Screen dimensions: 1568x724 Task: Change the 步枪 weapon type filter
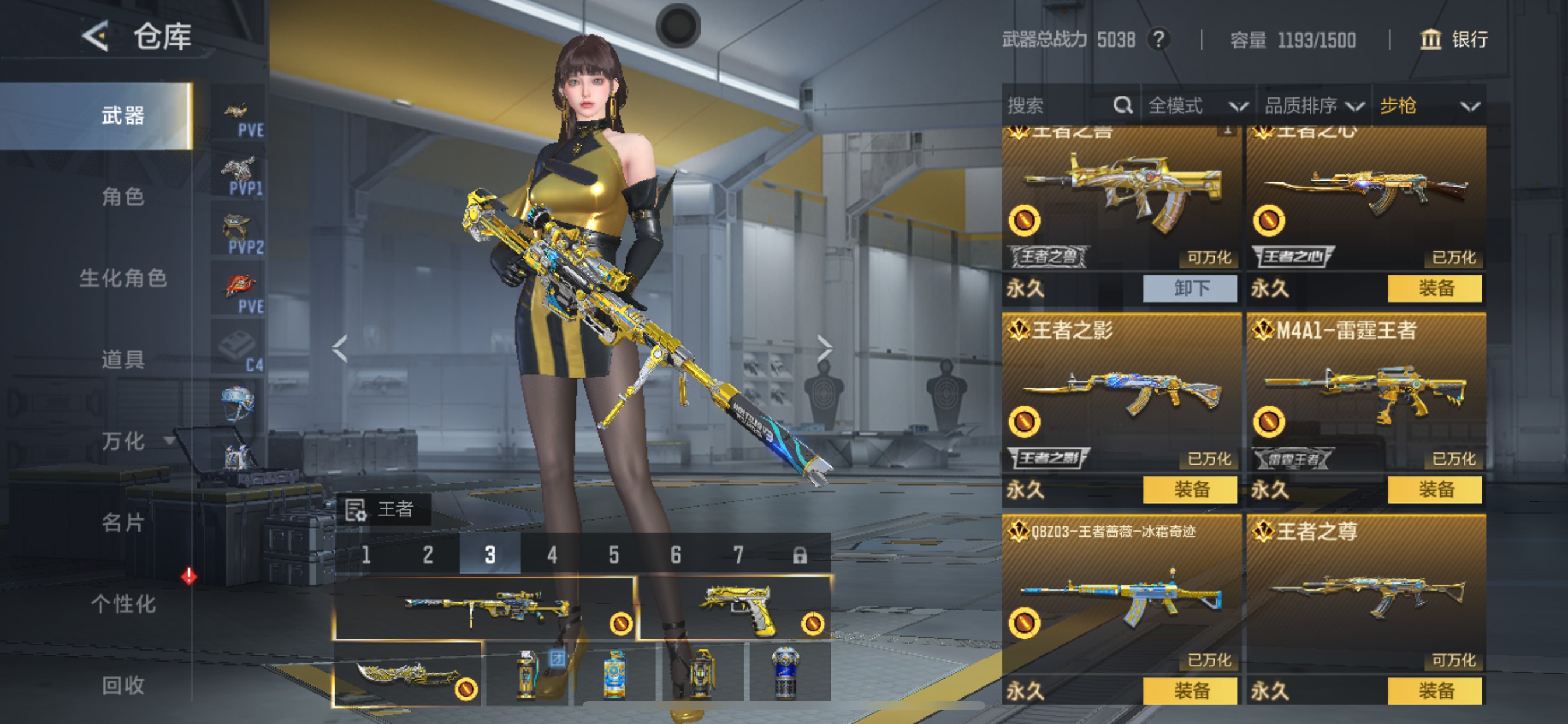point(1428,106)
